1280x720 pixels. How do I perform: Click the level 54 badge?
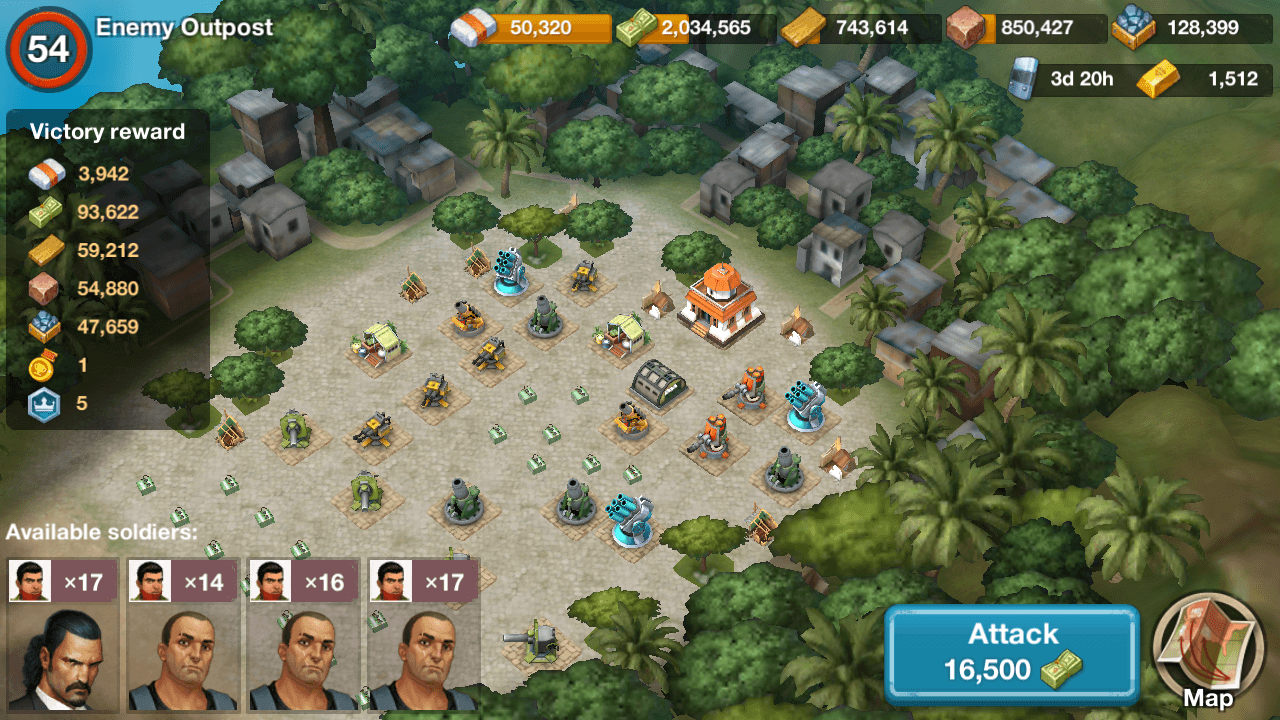click(48, 47)
